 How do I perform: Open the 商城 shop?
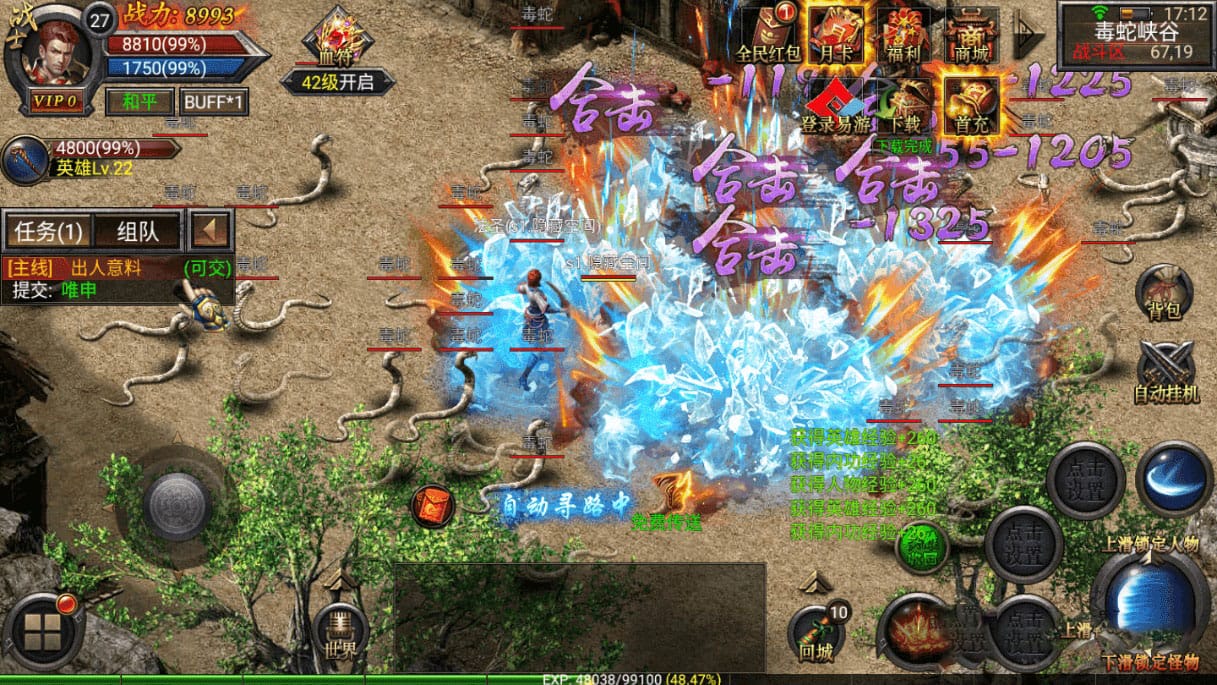pyautogui.click(x=972, y=32)
